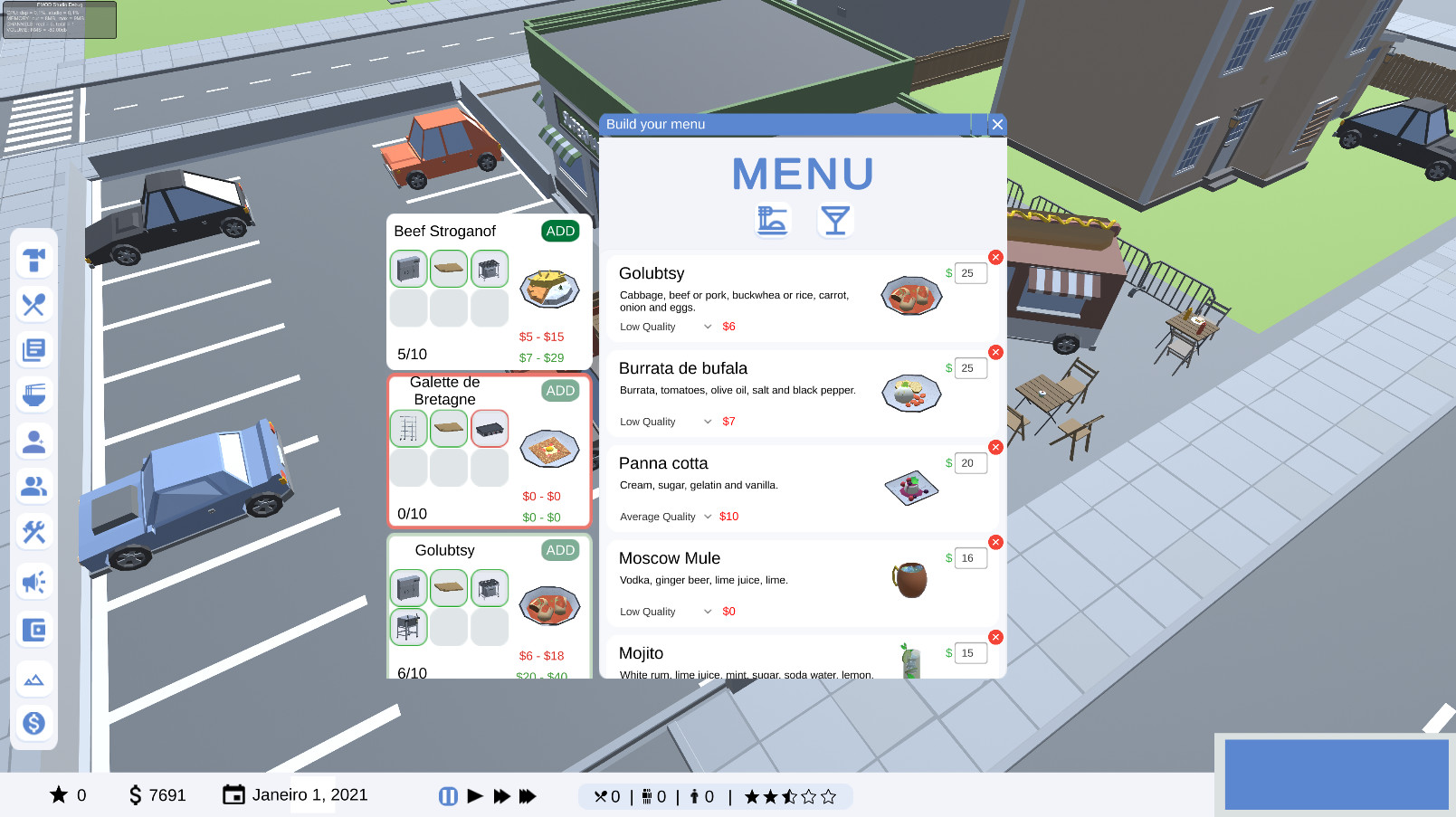Screen dimensions: 1456x817
Task: Open the recipes noodle bowl panel
Action: point(34,395)
